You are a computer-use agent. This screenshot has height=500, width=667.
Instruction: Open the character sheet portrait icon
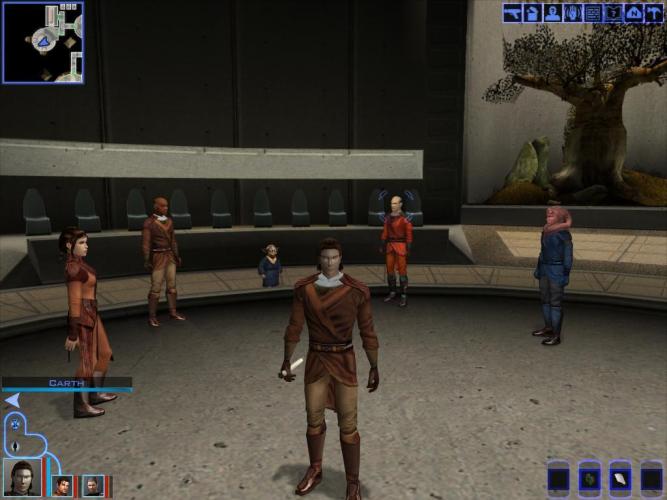pyautogui.click(x=553, y=13)
